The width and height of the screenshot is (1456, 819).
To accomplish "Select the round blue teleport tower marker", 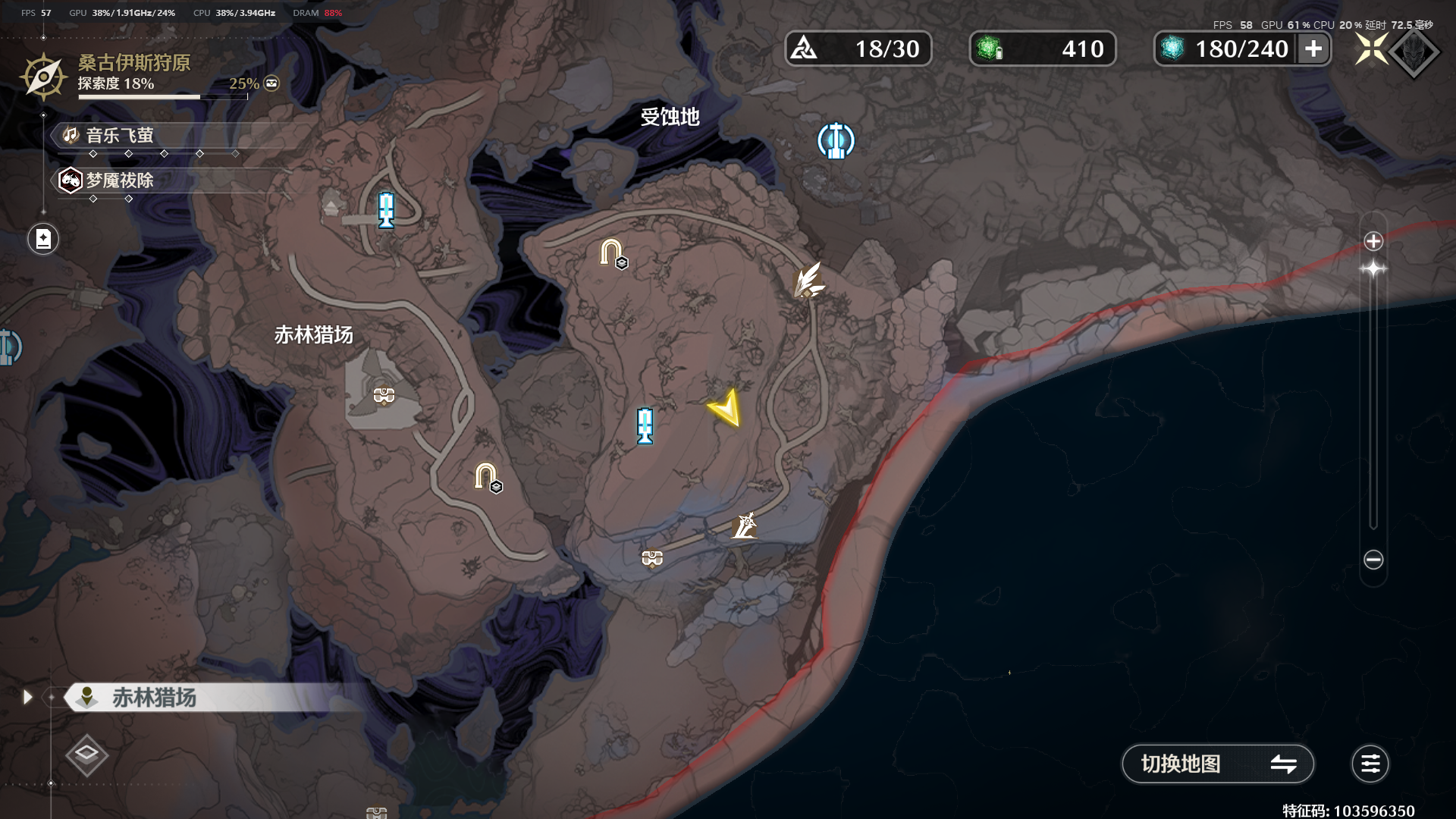I will 836,141.
